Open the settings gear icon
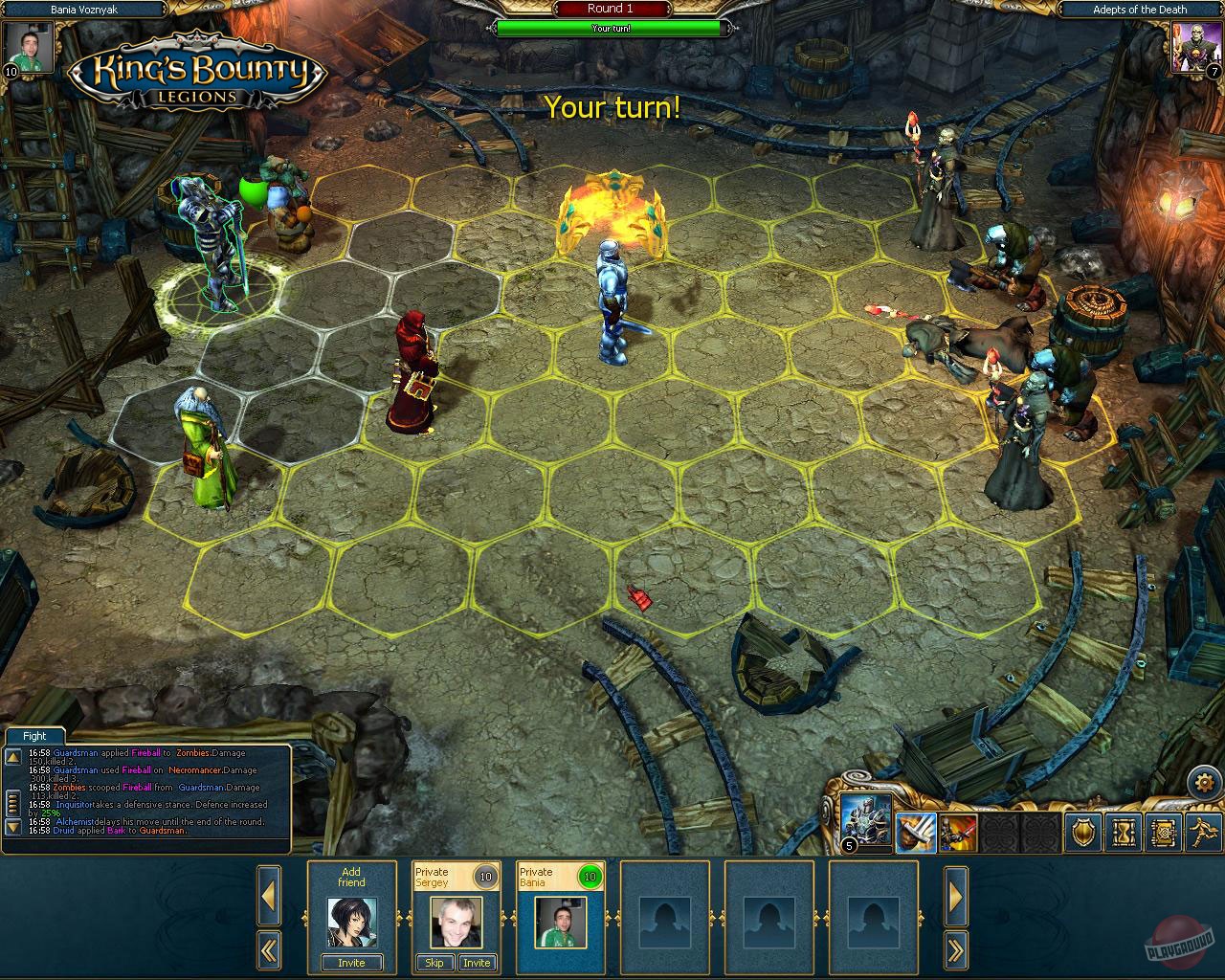 point(1204,782)
